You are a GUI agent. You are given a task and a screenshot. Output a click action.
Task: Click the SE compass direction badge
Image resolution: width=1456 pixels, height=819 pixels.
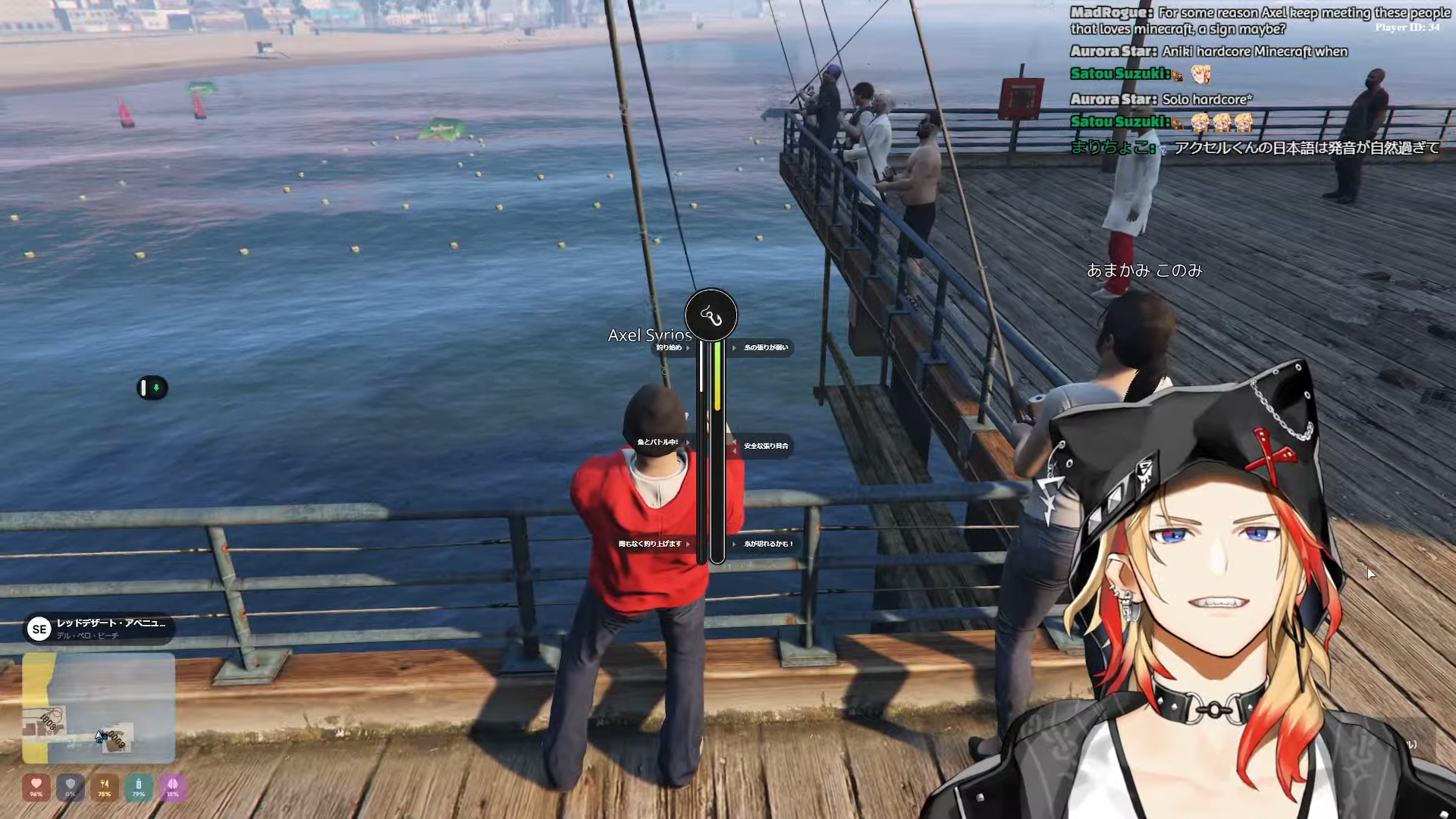(x=39, y=629)
